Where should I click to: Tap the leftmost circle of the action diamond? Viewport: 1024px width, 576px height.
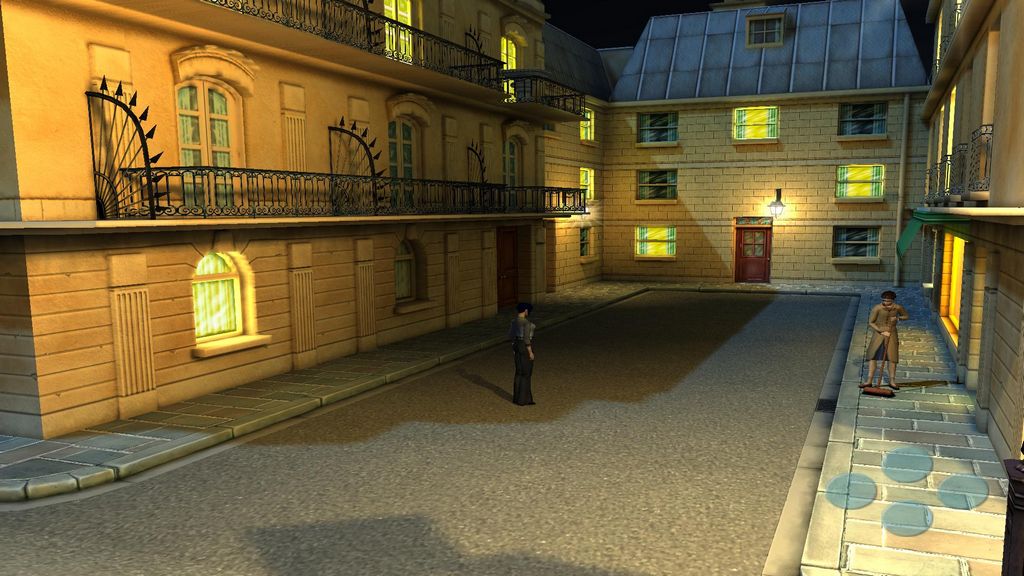852,491
